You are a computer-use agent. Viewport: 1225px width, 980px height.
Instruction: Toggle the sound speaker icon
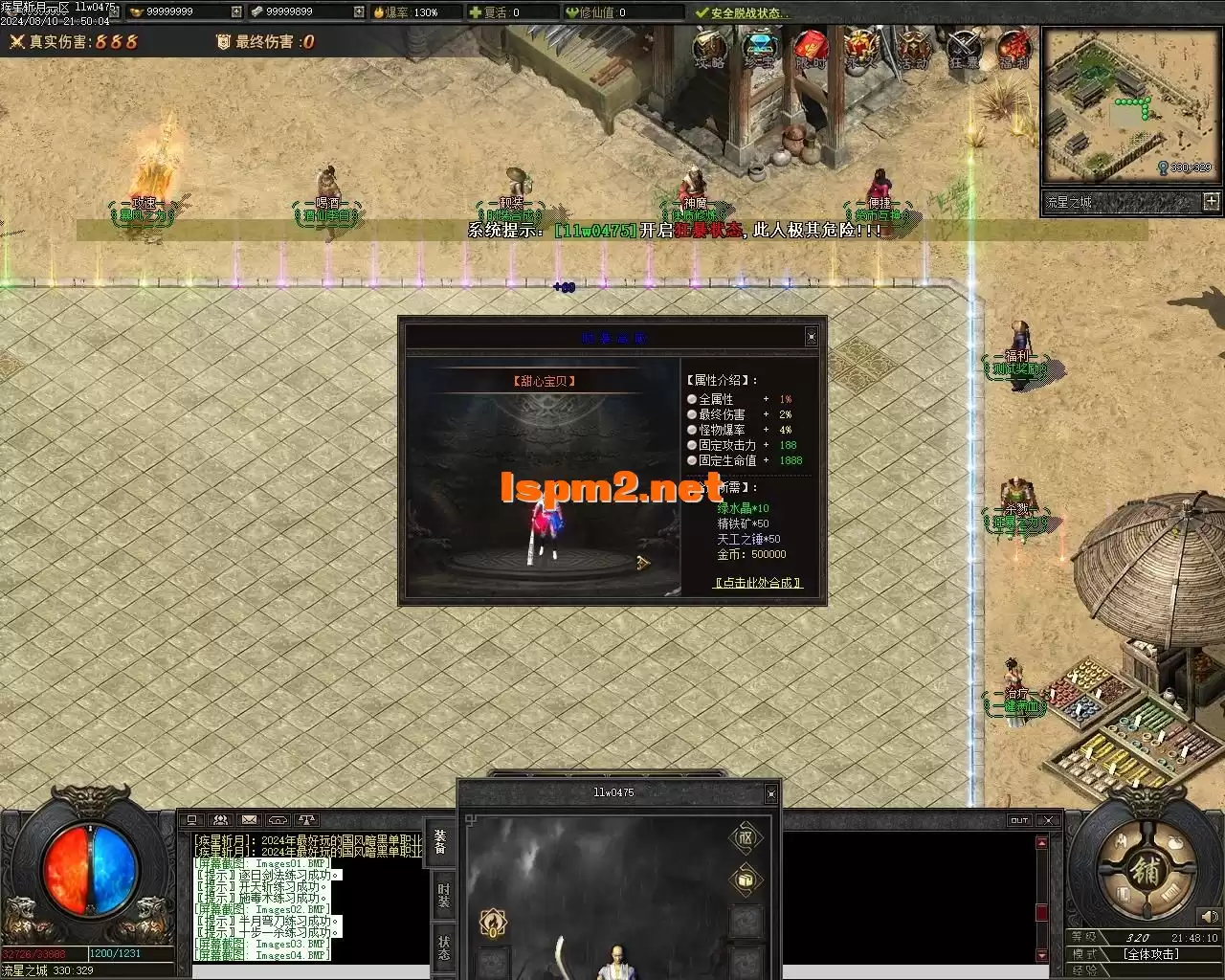point(1212,917)
